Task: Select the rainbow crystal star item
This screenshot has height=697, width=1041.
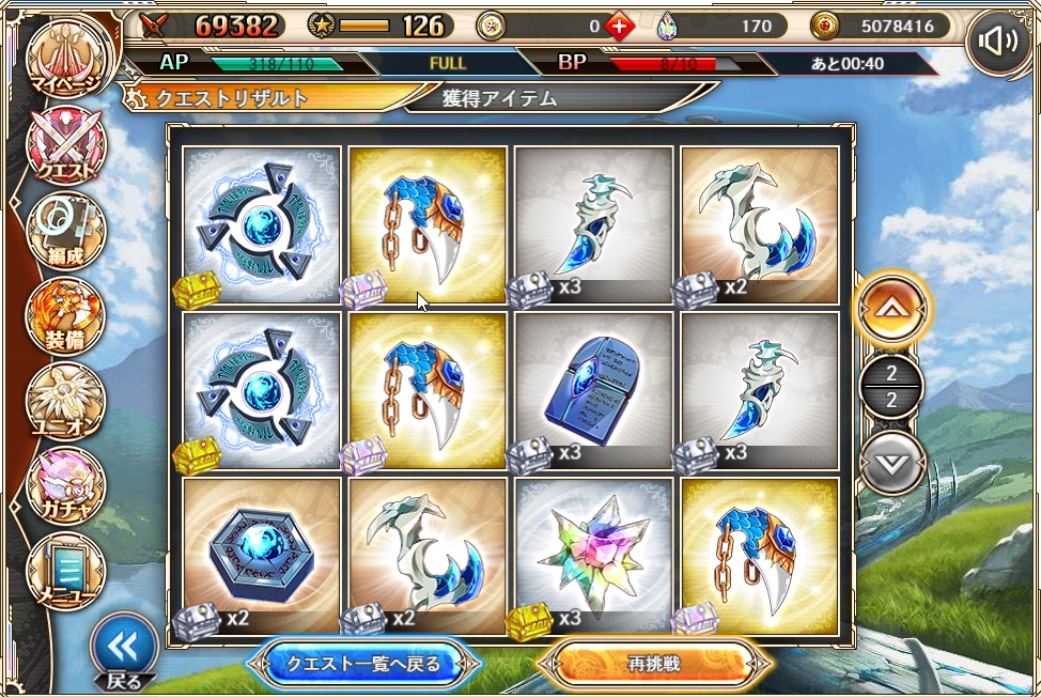Action: [594, 556]
